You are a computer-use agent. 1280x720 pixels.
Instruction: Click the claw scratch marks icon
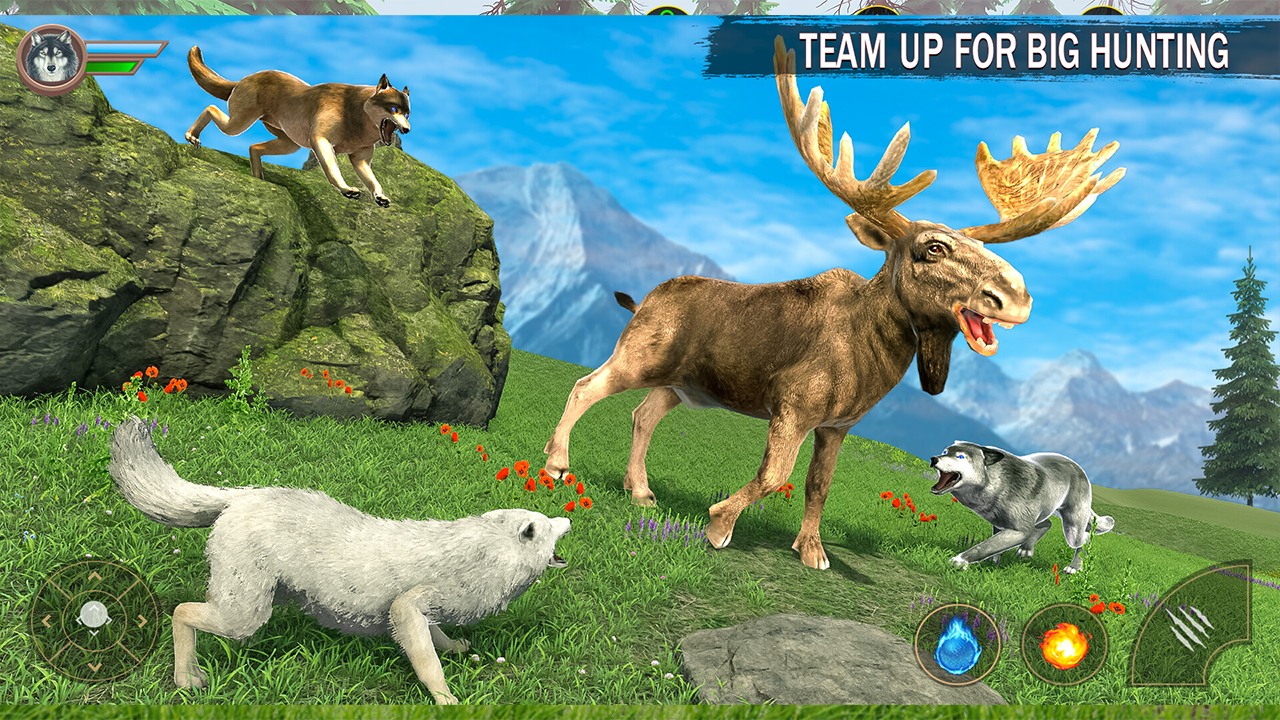point(1190,628)
